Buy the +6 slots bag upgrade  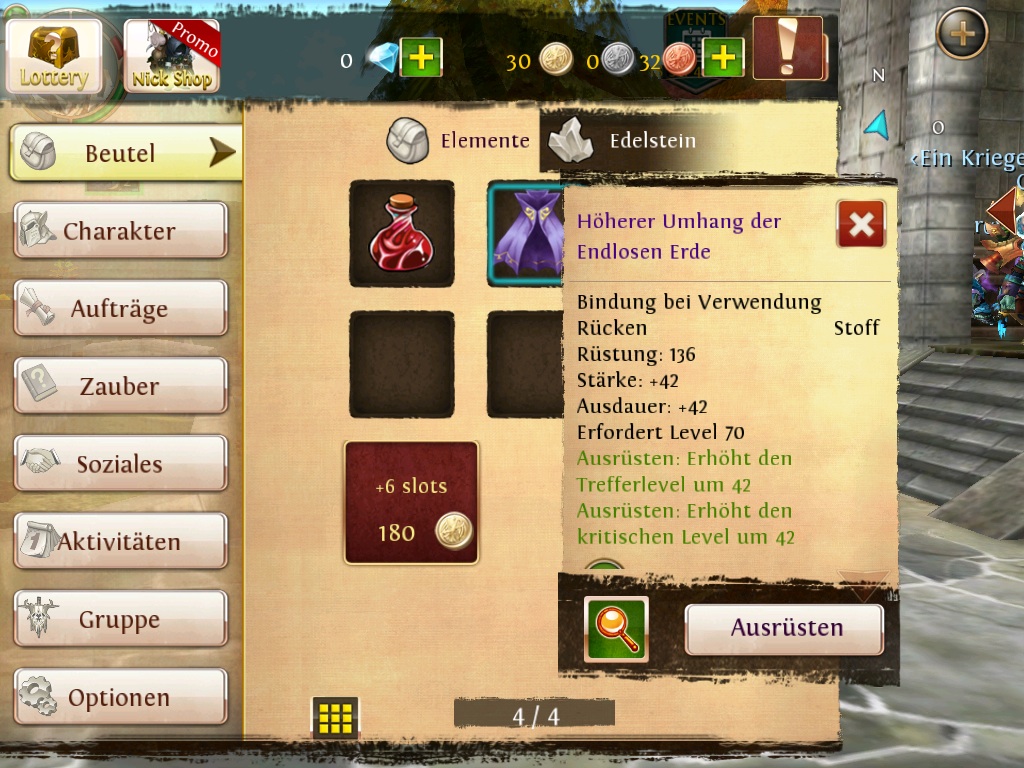(x=411, y=503)
